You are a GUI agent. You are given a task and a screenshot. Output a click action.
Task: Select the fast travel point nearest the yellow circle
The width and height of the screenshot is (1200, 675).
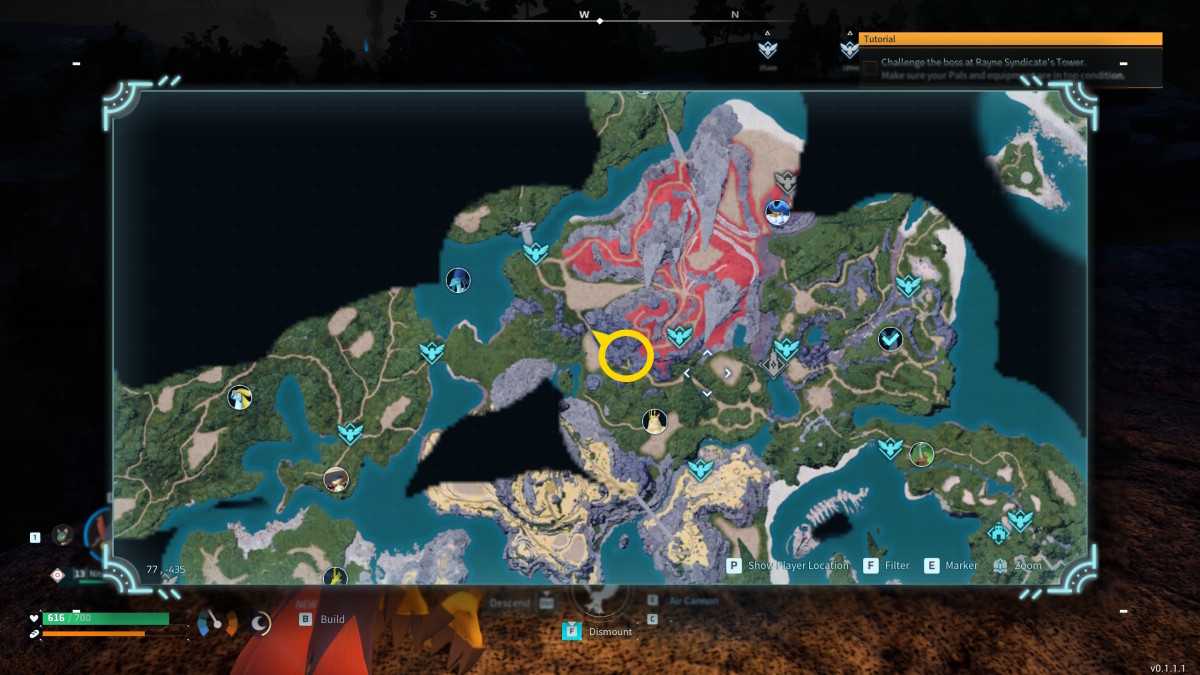coord(679,336)
